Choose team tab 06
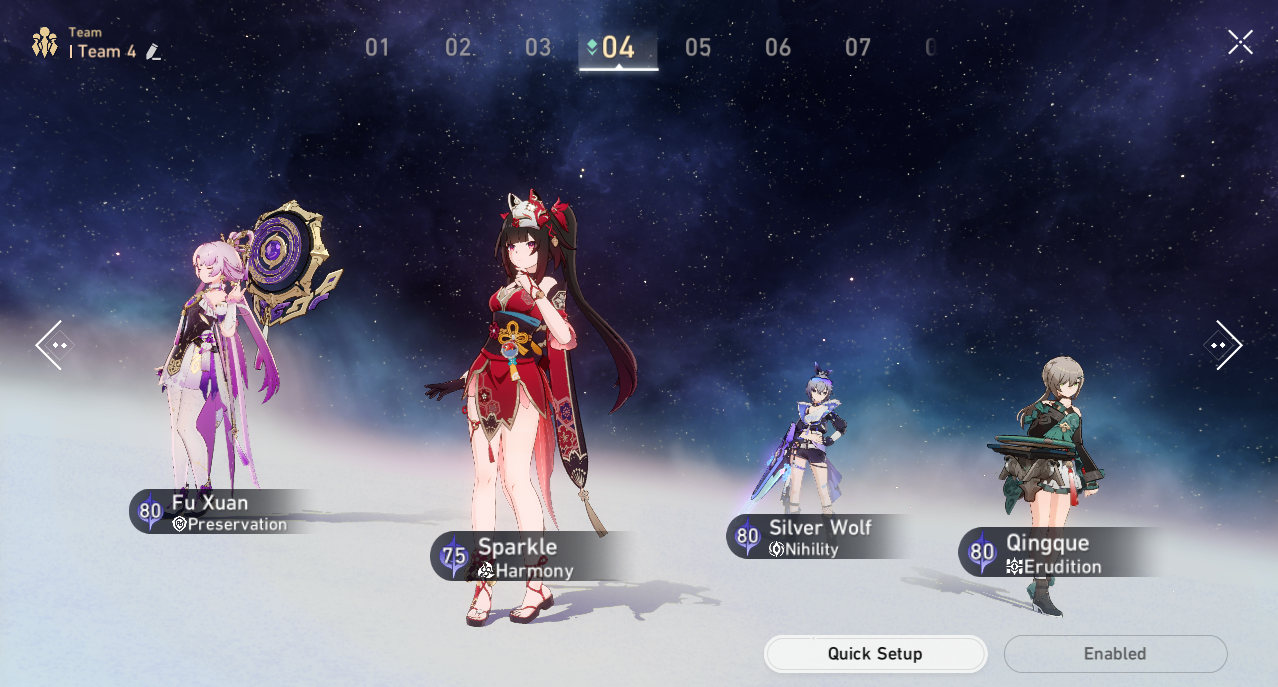Screen dimensions: 1278x687 [778, 47]
